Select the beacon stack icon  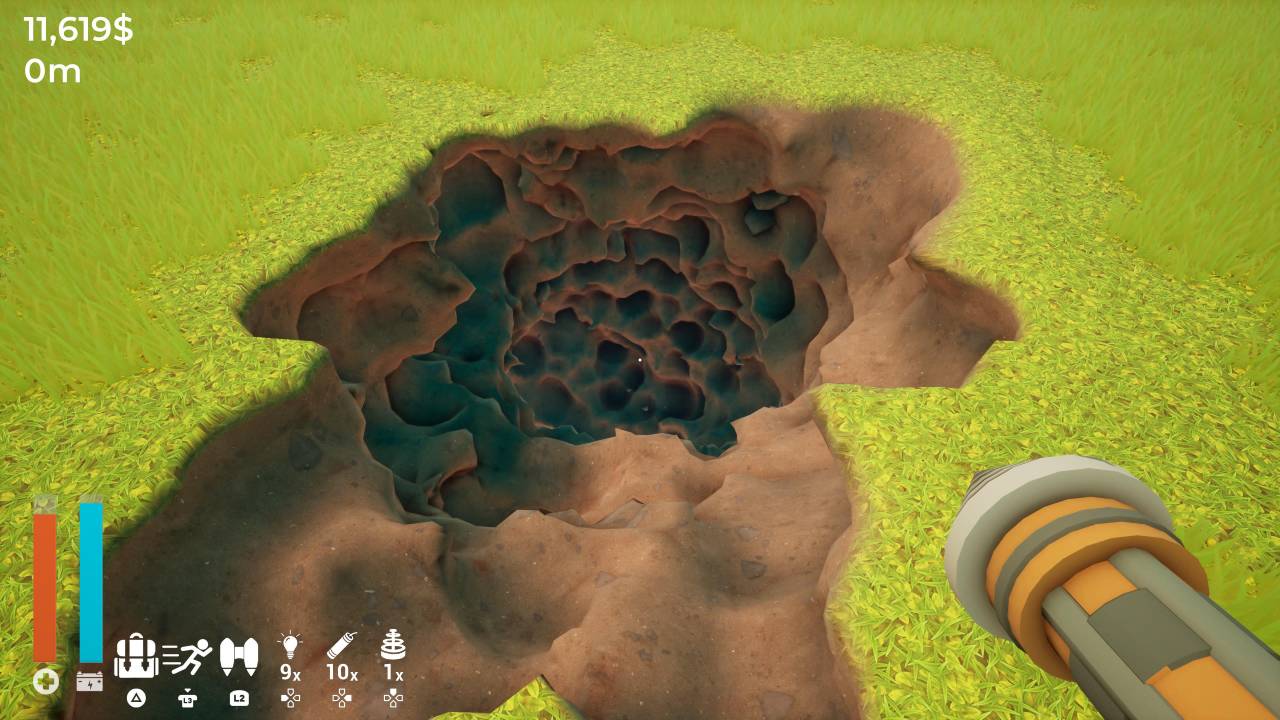(x=393, y=645)
